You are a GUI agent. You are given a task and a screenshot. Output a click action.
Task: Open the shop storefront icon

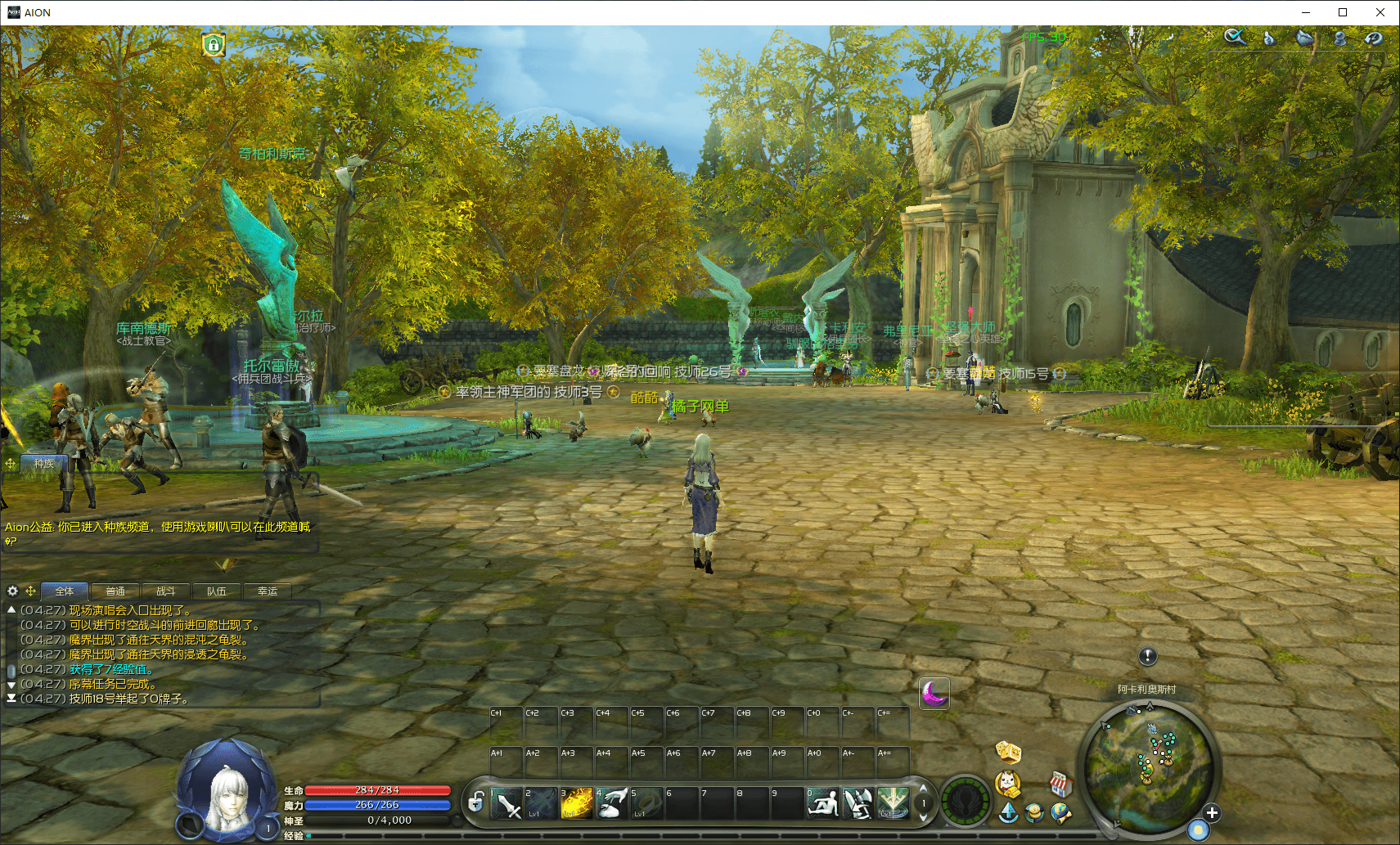coord(1060,785)
